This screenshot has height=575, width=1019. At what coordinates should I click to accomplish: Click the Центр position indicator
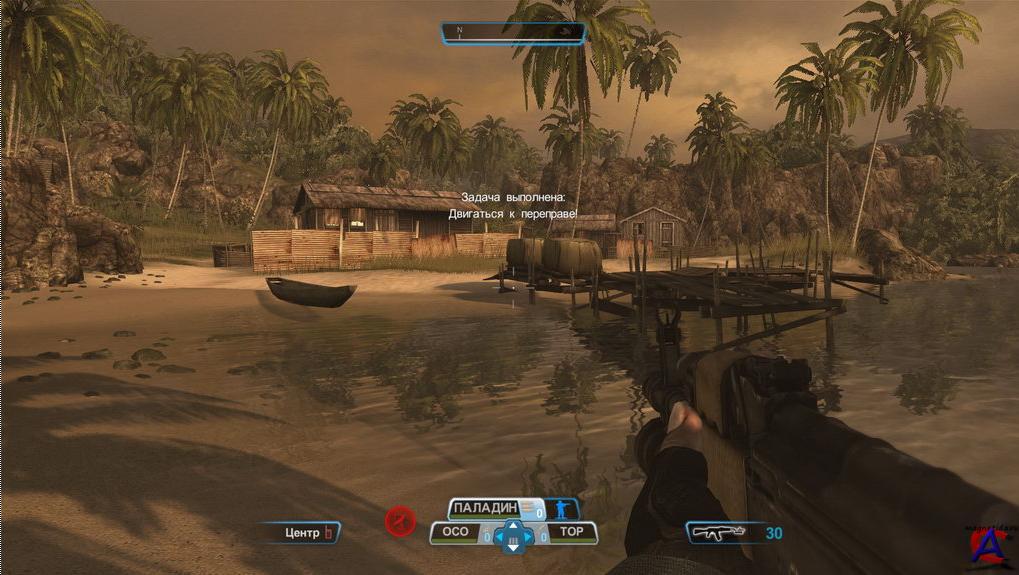click(302, 533)
